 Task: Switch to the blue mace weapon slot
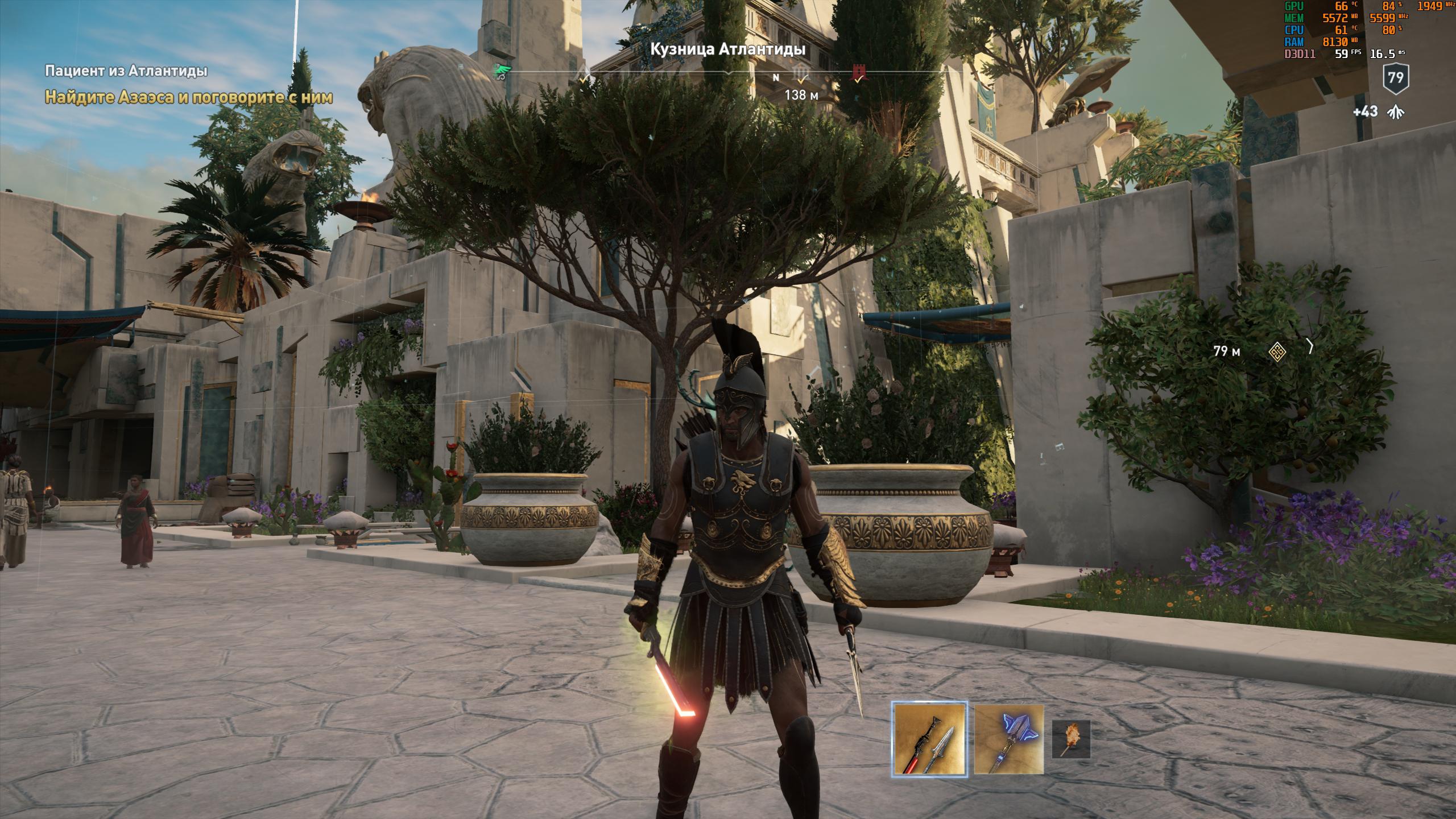[x=1009, y=739]
